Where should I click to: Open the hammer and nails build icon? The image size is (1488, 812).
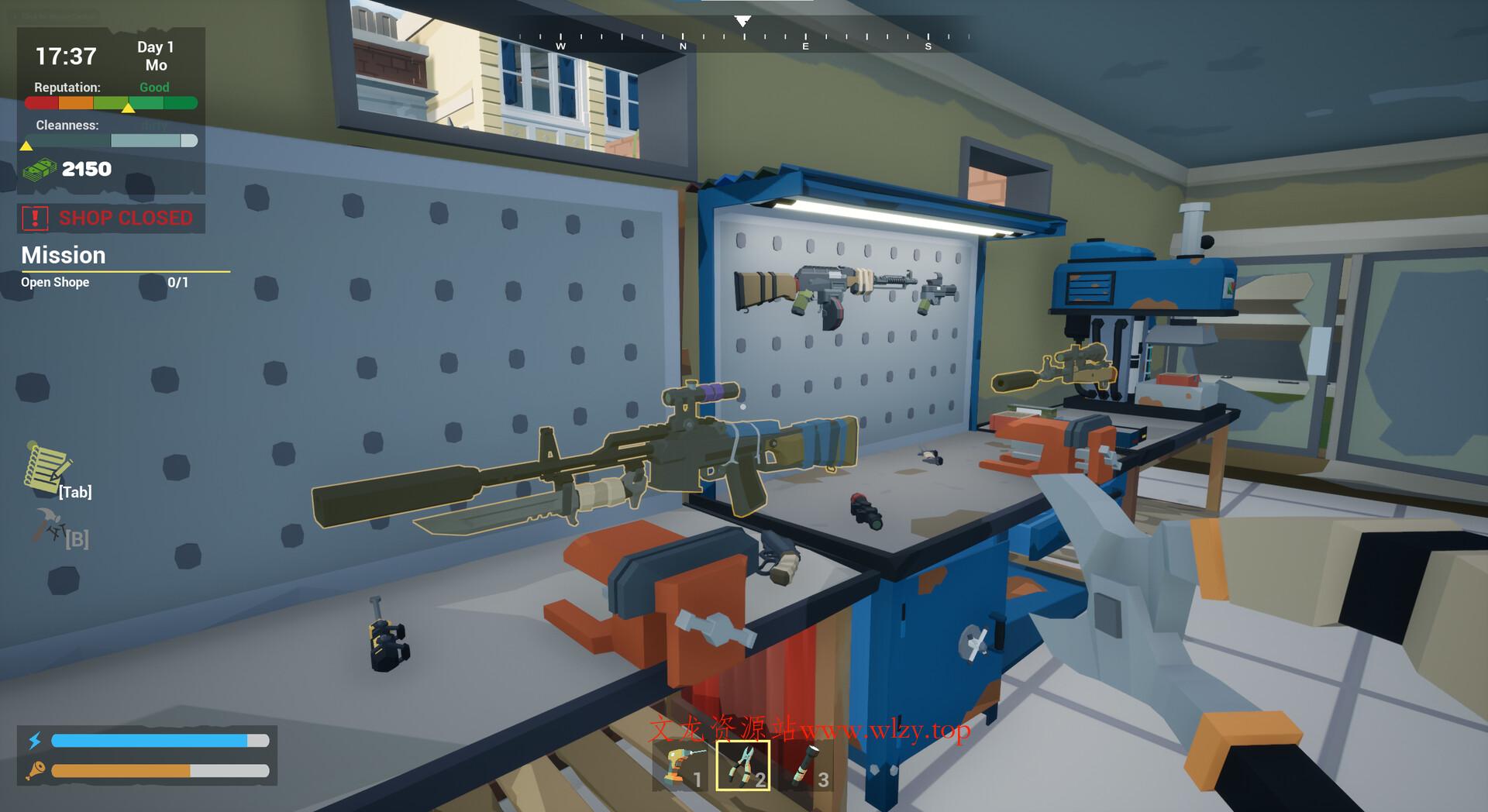tap(50, 526)
